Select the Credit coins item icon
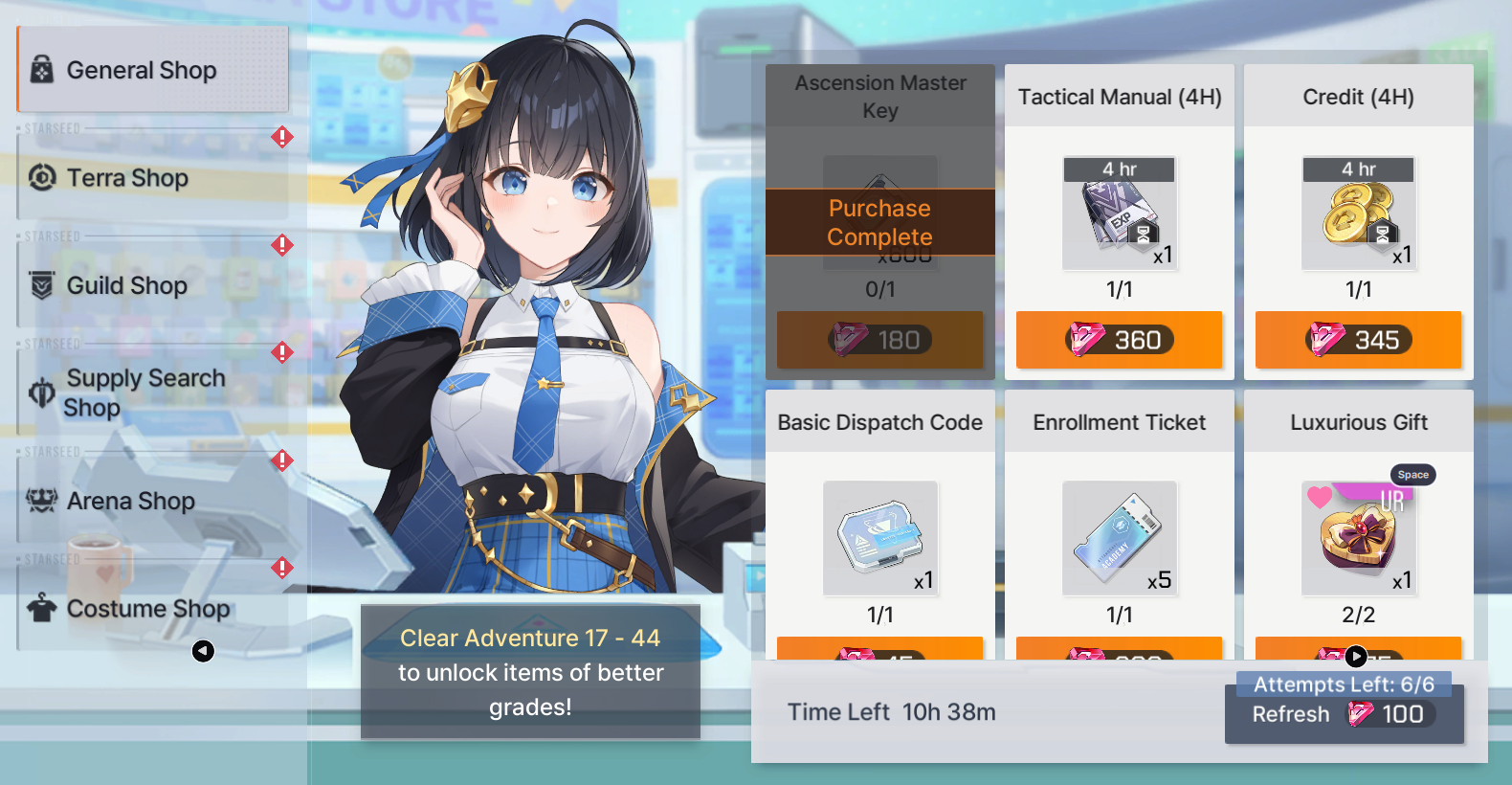This screenshot has height=785, width=1512. [1358, 213]
